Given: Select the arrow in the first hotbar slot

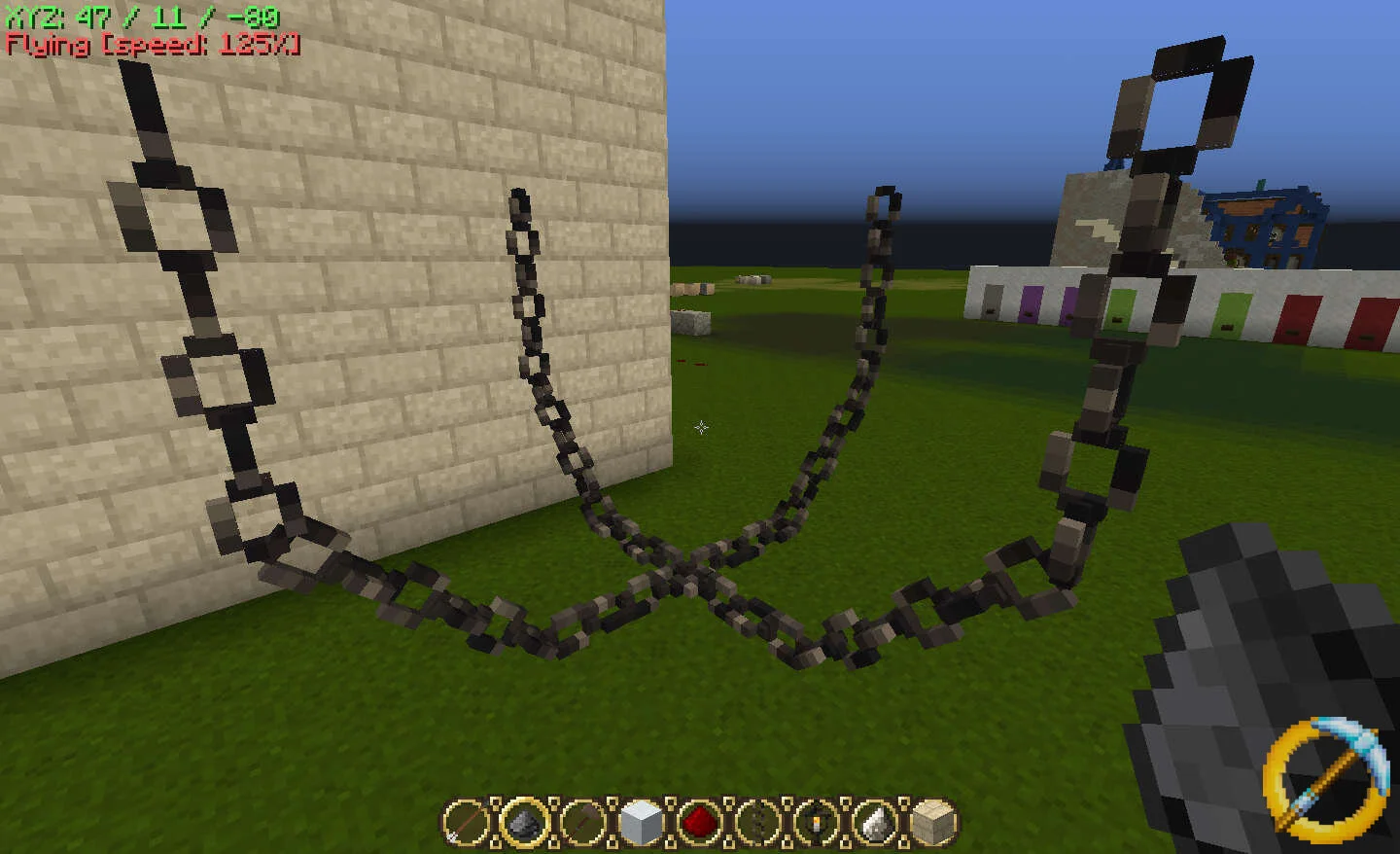Looking at the screenshot, I should coord(465,823).
